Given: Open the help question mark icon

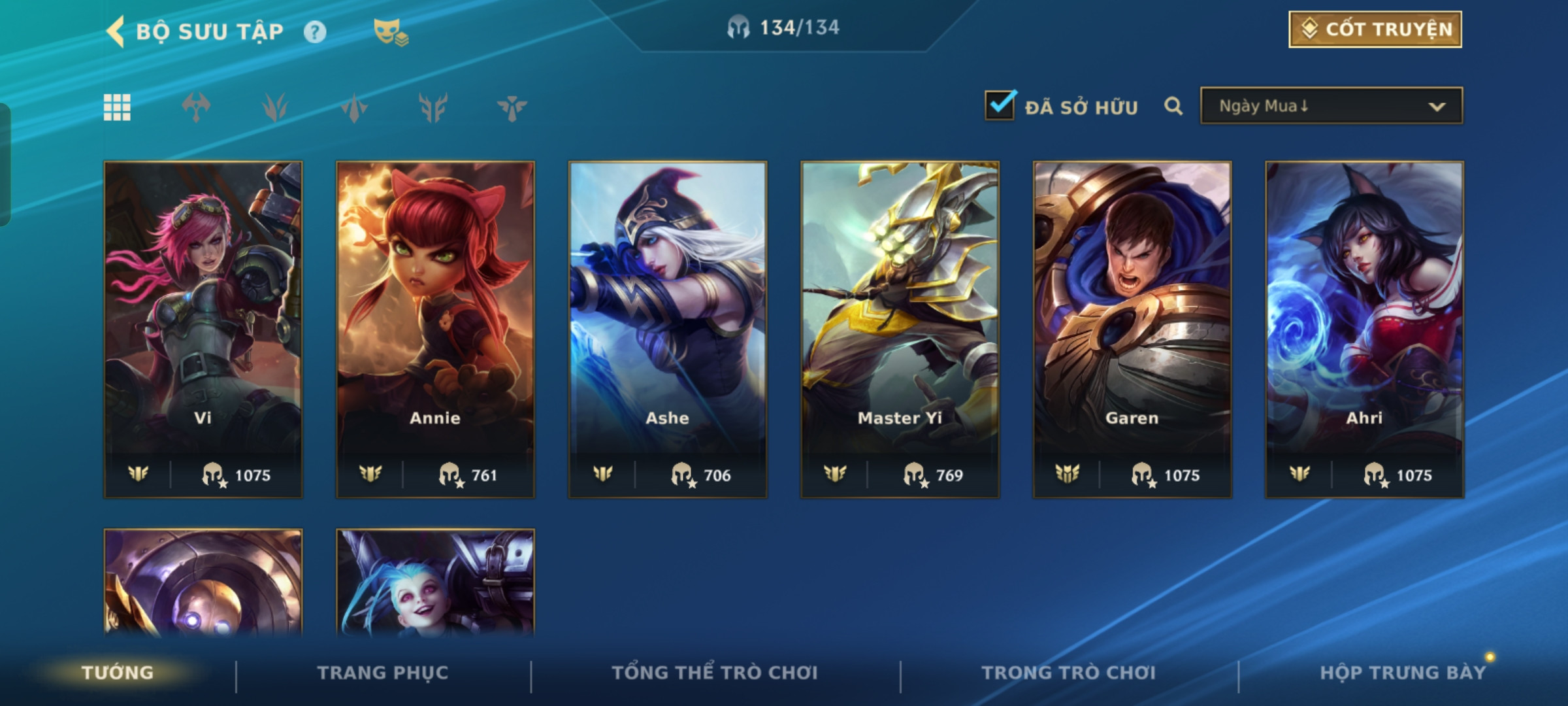Looking at the screenshot, I should [315, 31].
